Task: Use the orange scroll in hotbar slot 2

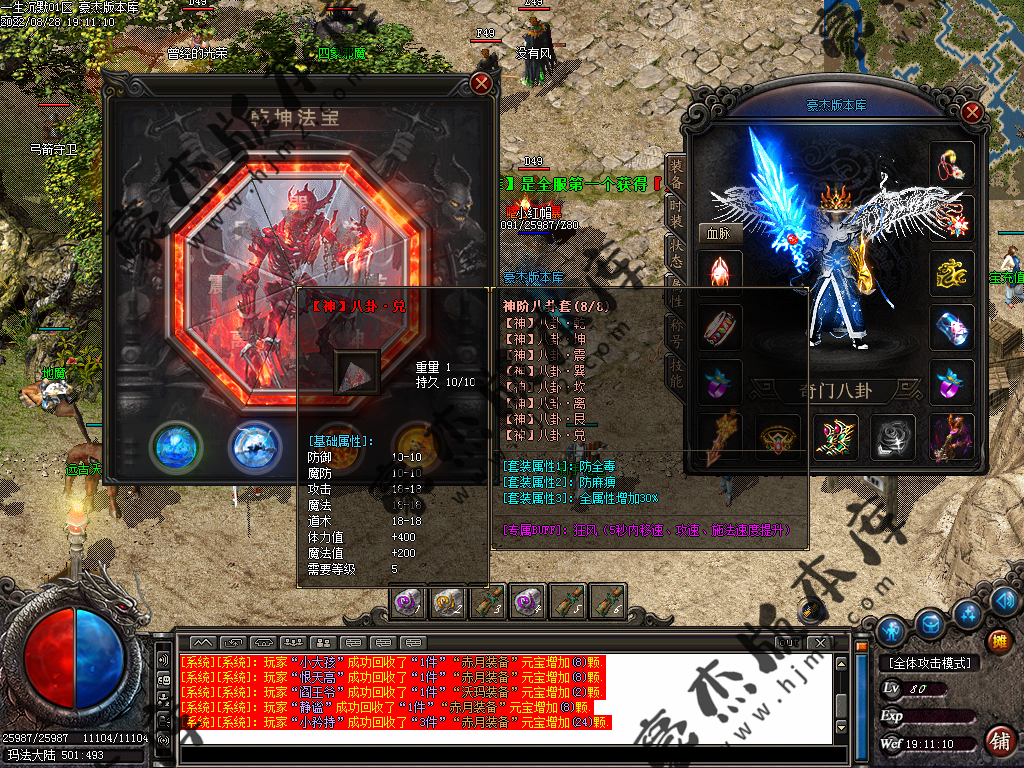Action: [x=448, y=603]
